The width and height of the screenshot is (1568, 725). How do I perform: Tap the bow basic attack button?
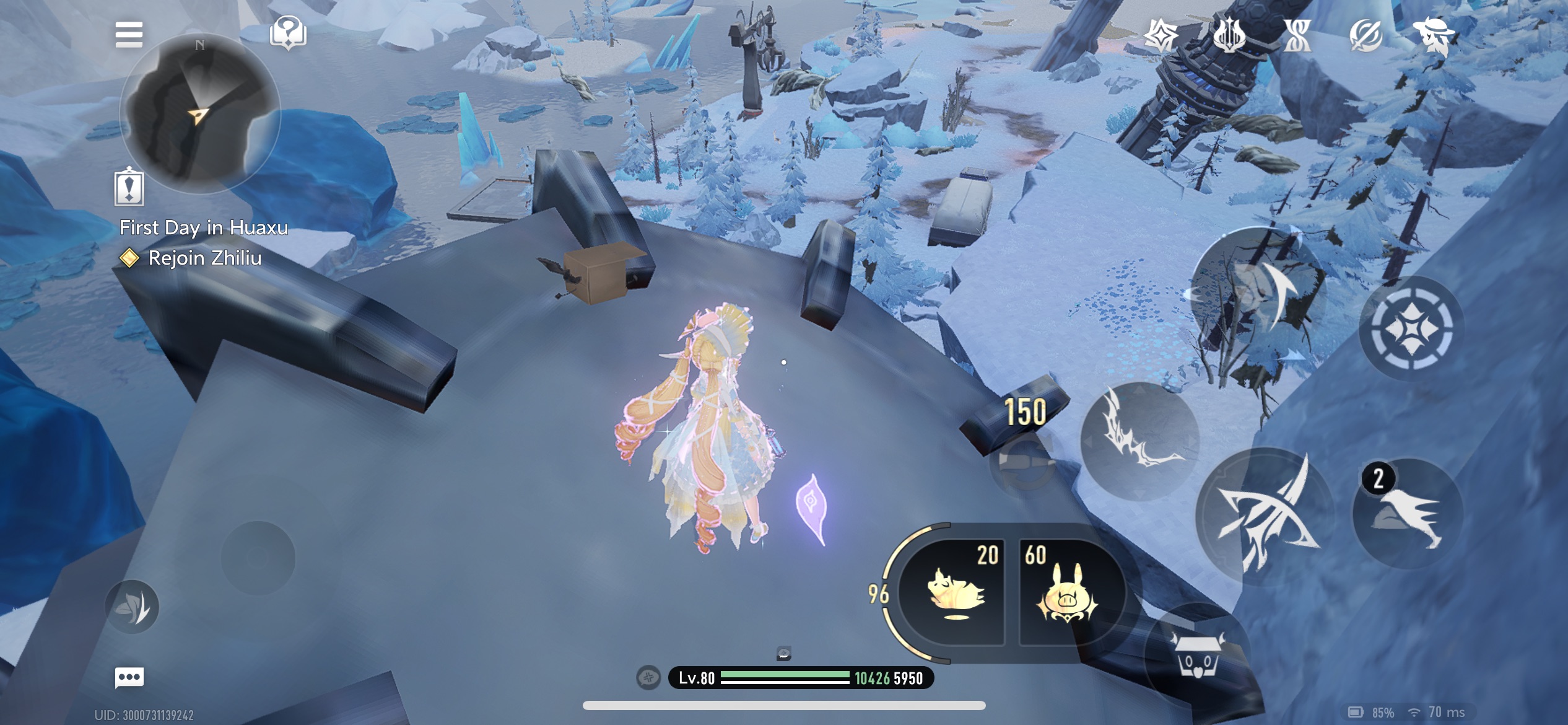point(1265,516)
